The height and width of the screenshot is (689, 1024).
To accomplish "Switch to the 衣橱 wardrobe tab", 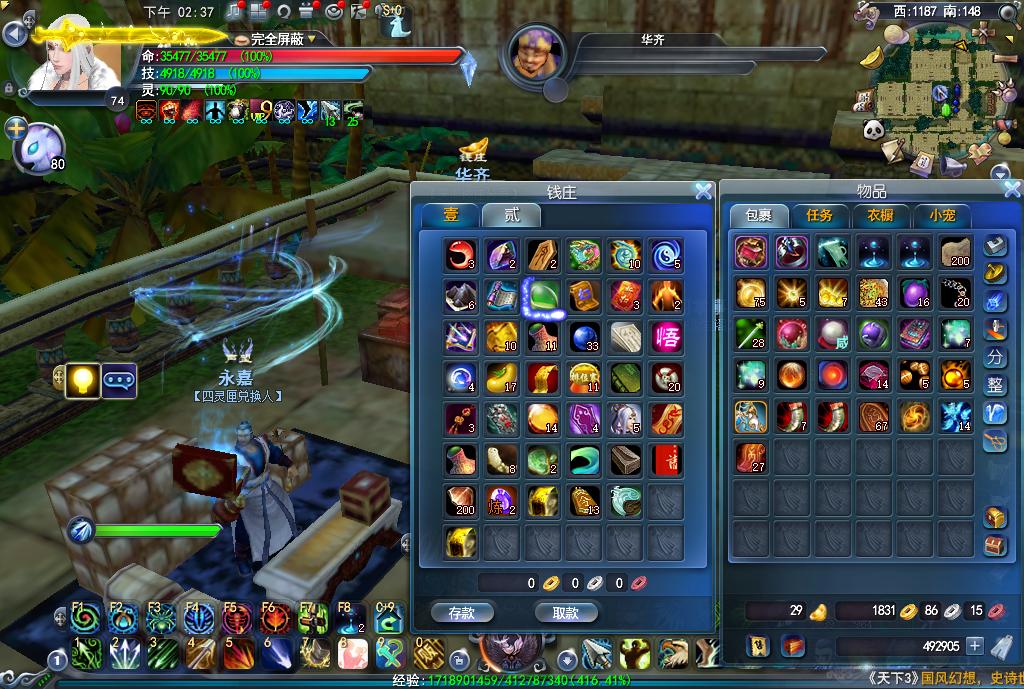I will tap(880, 216).
